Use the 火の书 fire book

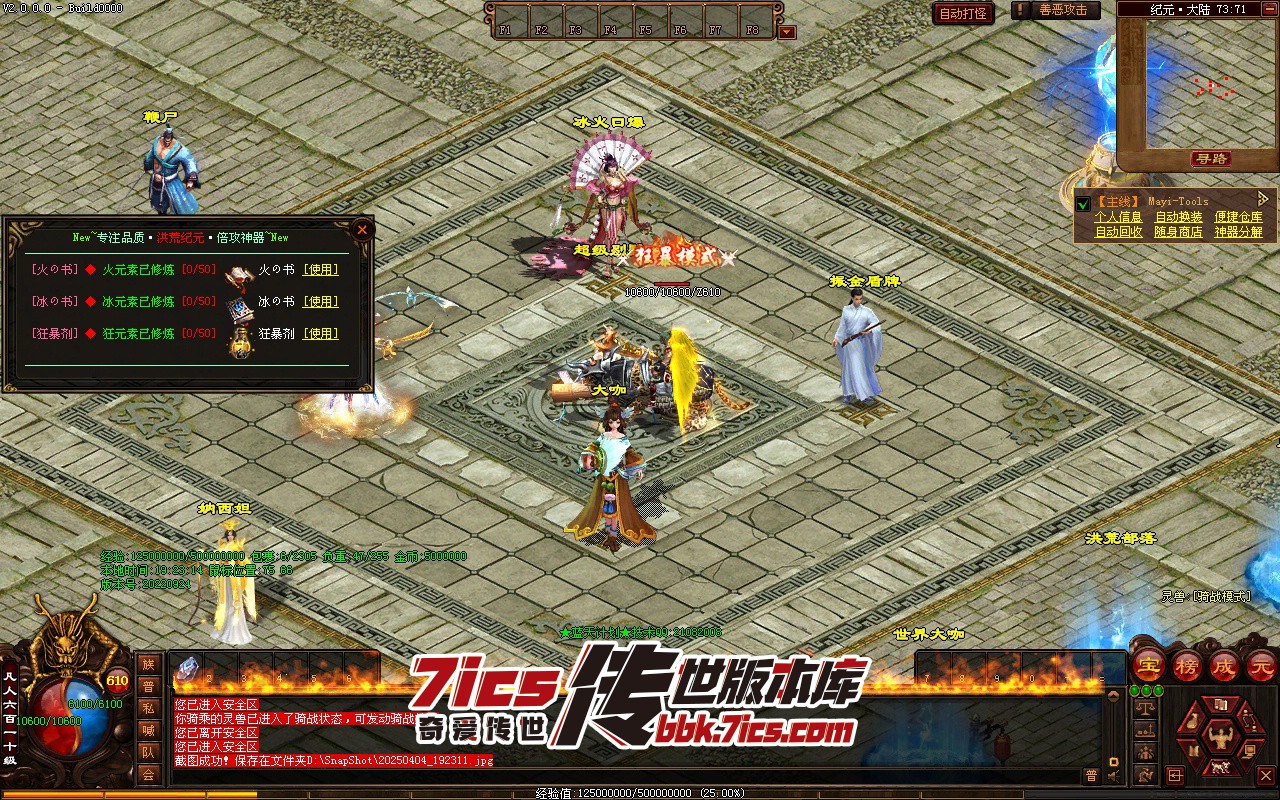(x=321, y=269)
